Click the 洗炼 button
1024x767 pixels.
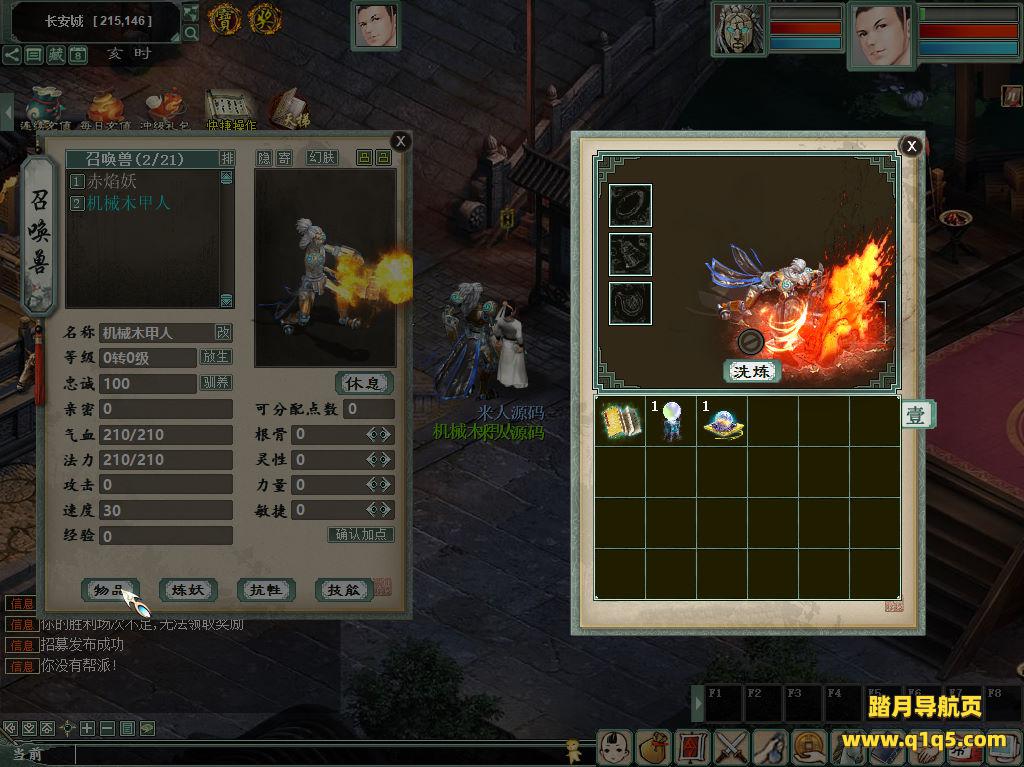751,371
